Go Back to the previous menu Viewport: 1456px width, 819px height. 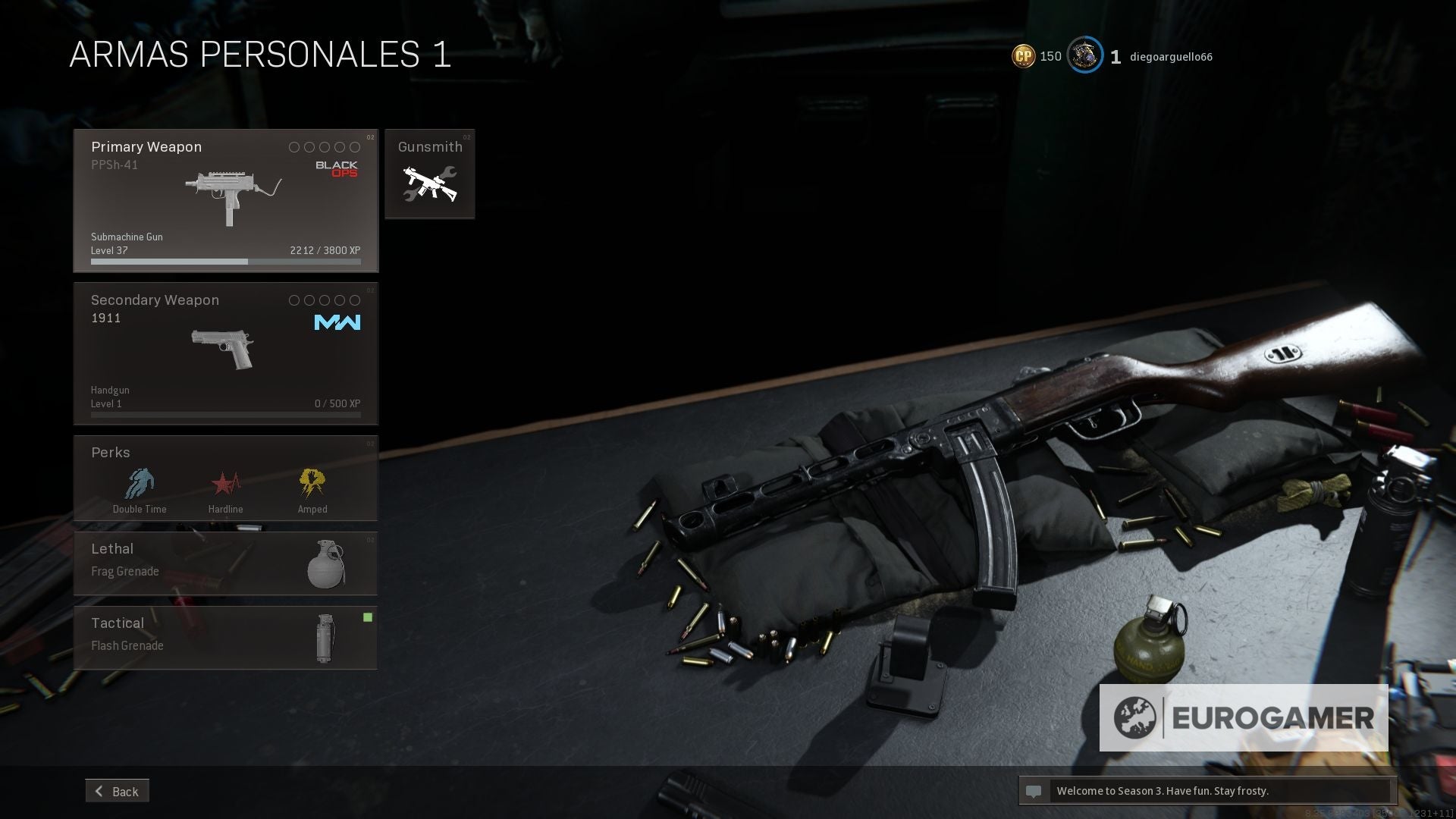click(x=118, y=791)
